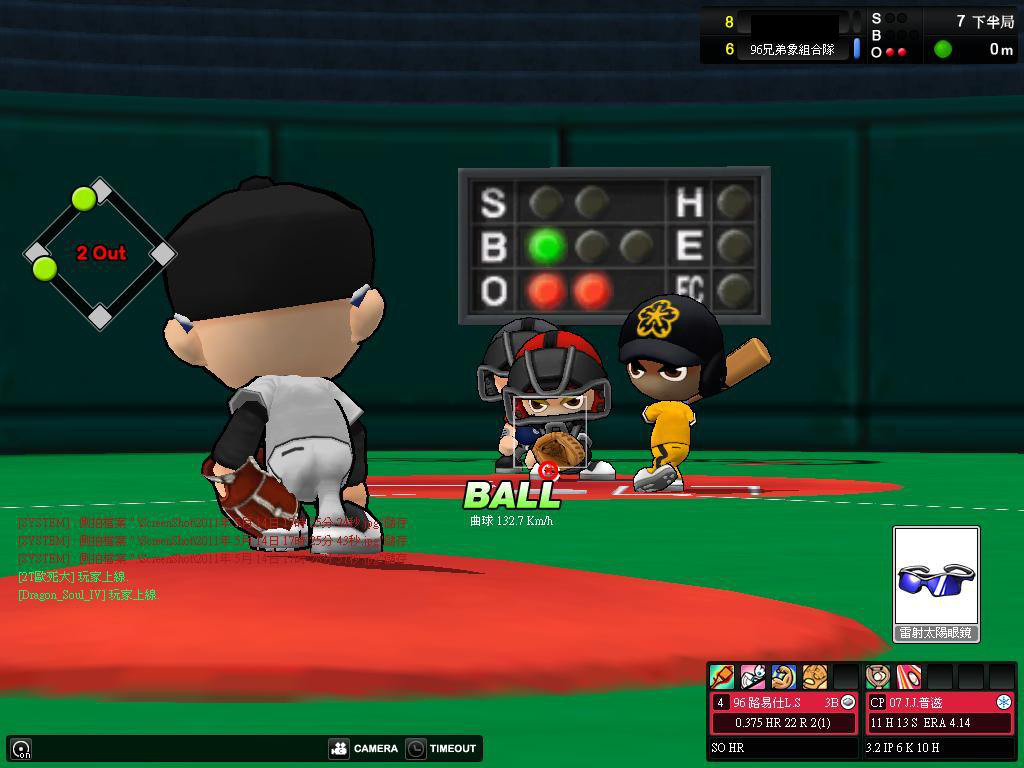Click the base diamond showing 2 Out
1024x768 pixels.
point(100,253)
